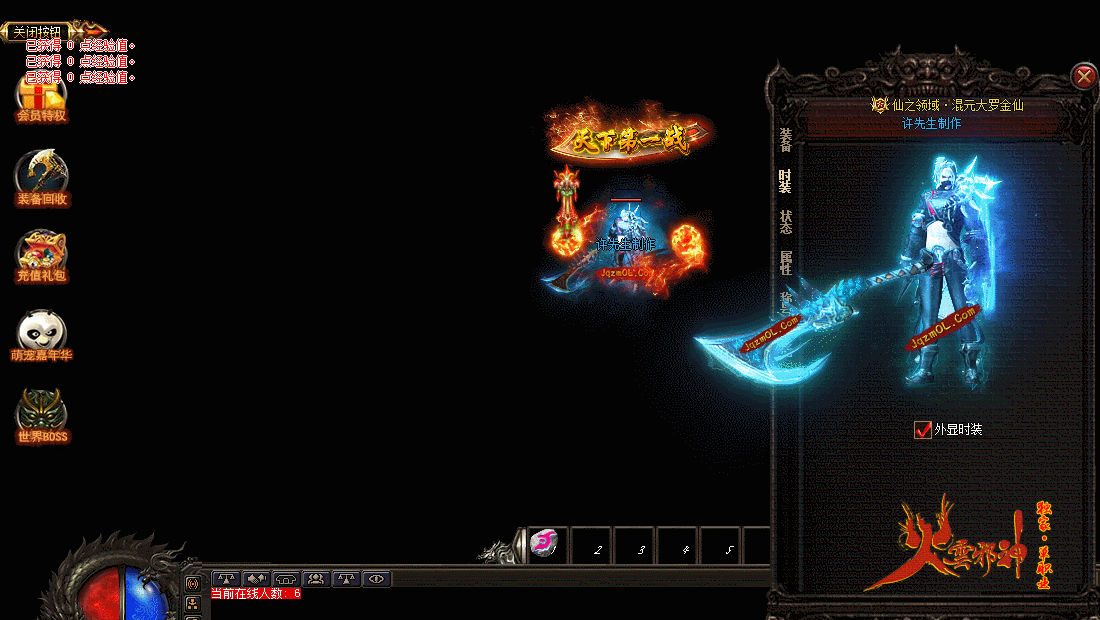Click the eye icon chat button
This screenshot has width=1100, height=620.
click(x=376, y=578)
